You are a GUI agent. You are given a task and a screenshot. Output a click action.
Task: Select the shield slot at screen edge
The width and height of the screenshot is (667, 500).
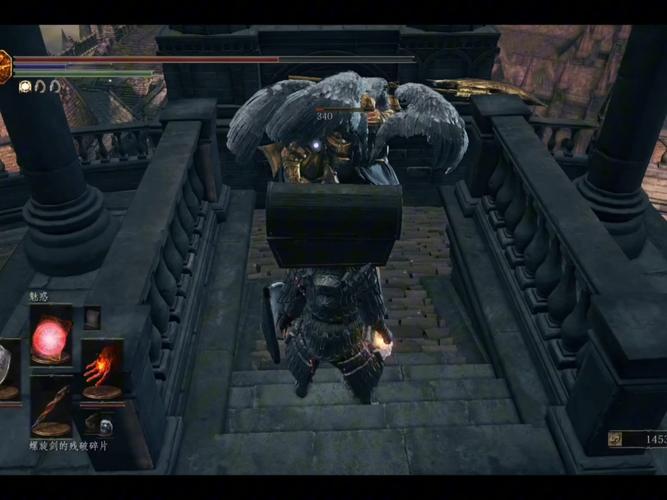click(6, 368)
